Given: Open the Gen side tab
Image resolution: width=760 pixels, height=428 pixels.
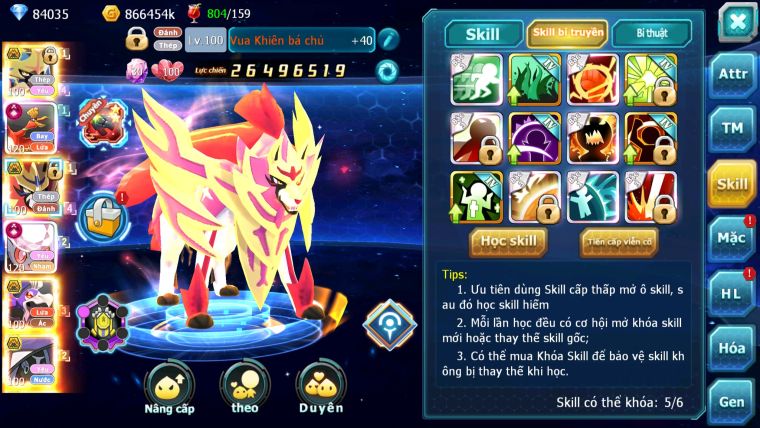Looking at the screenshot, I should [x=731, y=400].
